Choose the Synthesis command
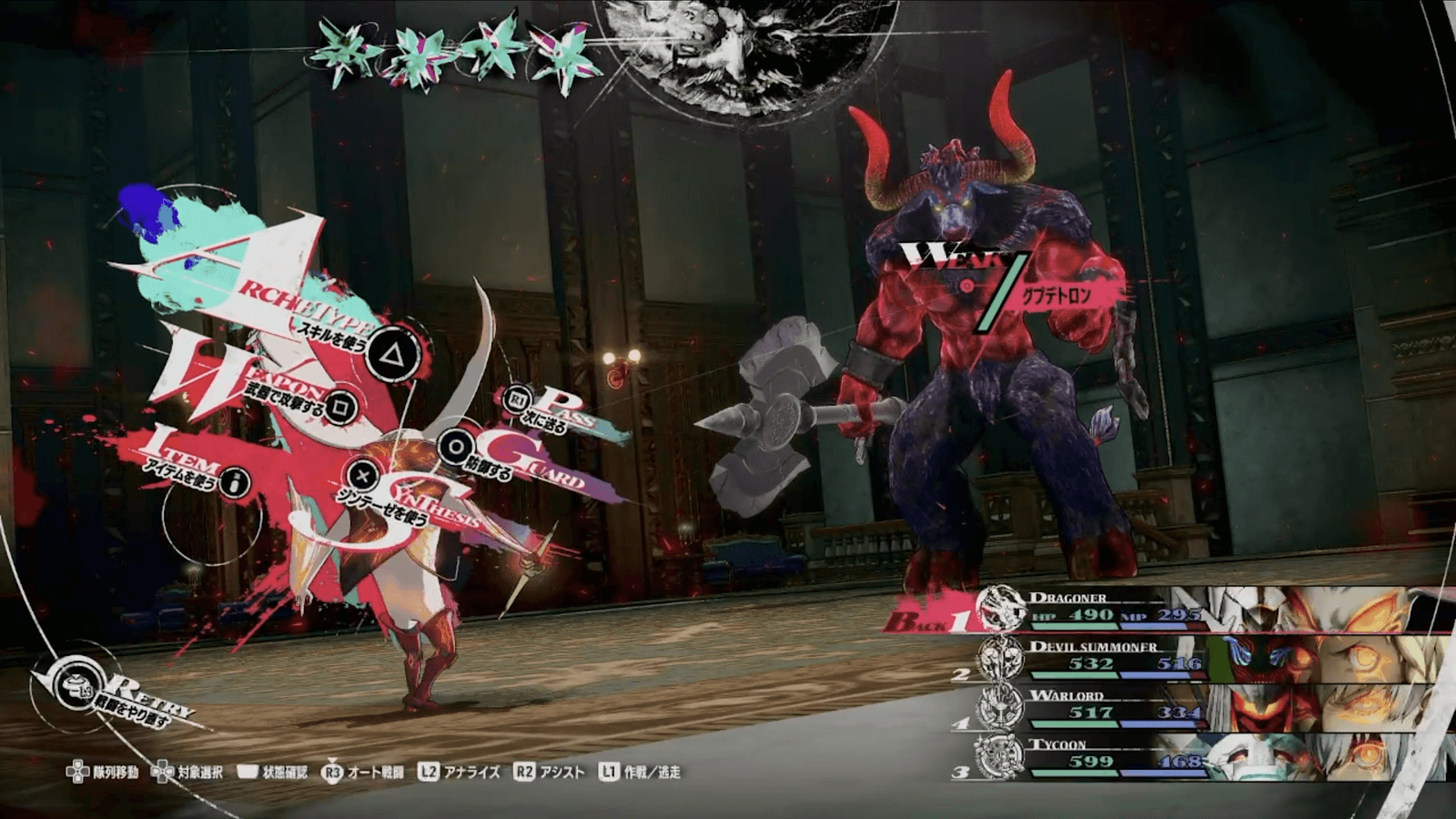 click(x=363, y=475)
